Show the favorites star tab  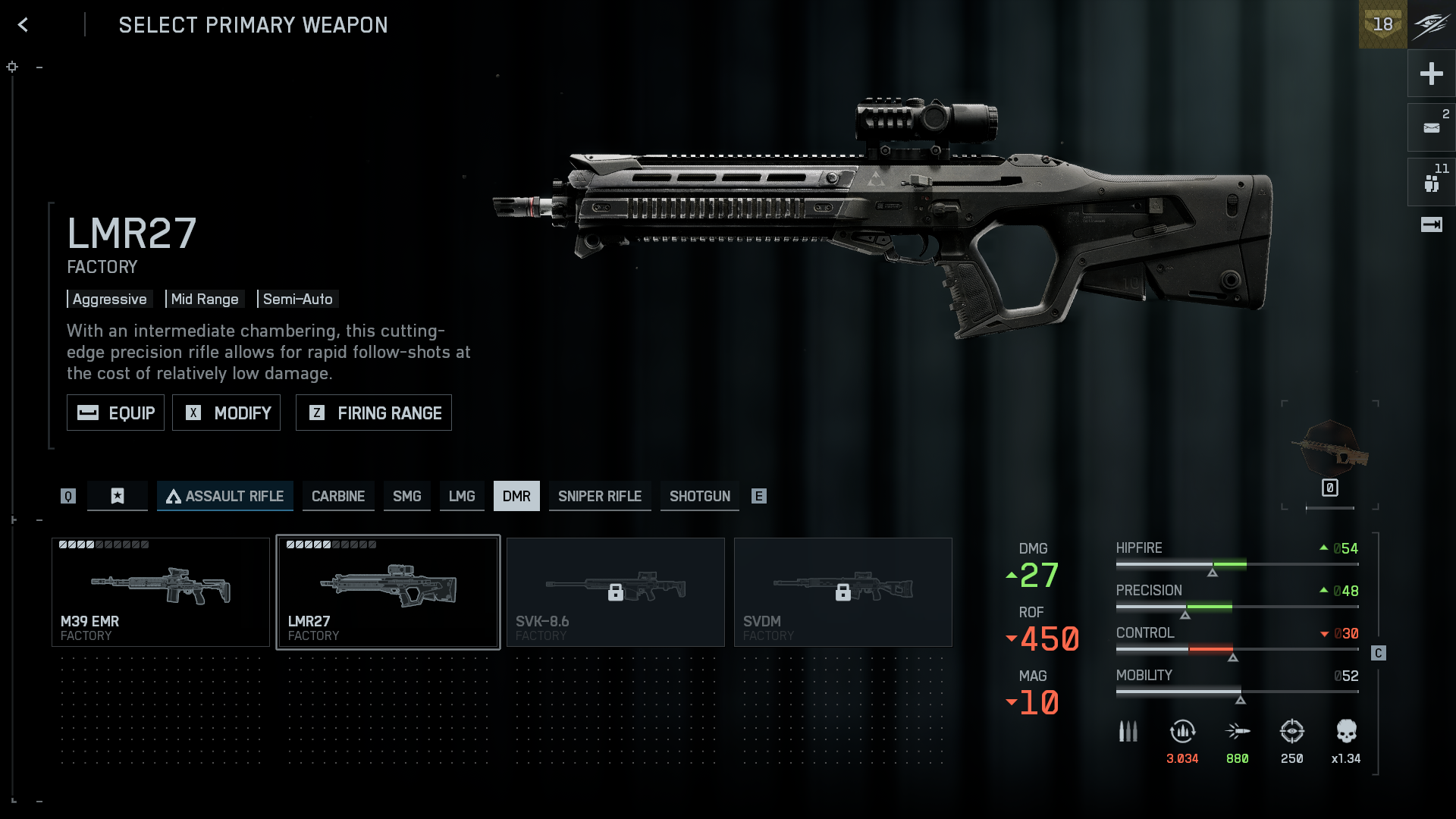118,496
